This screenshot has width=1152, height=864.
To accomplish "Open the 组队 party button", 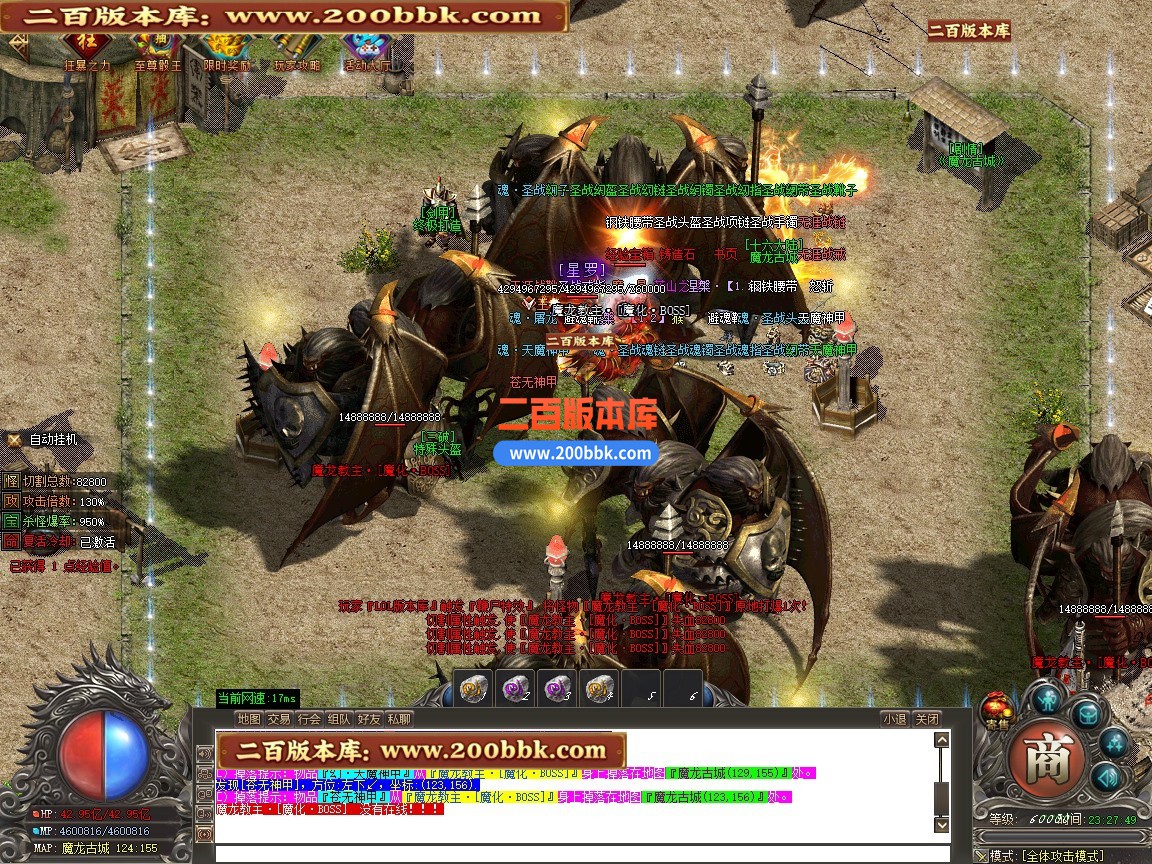I will click(339, 718).
